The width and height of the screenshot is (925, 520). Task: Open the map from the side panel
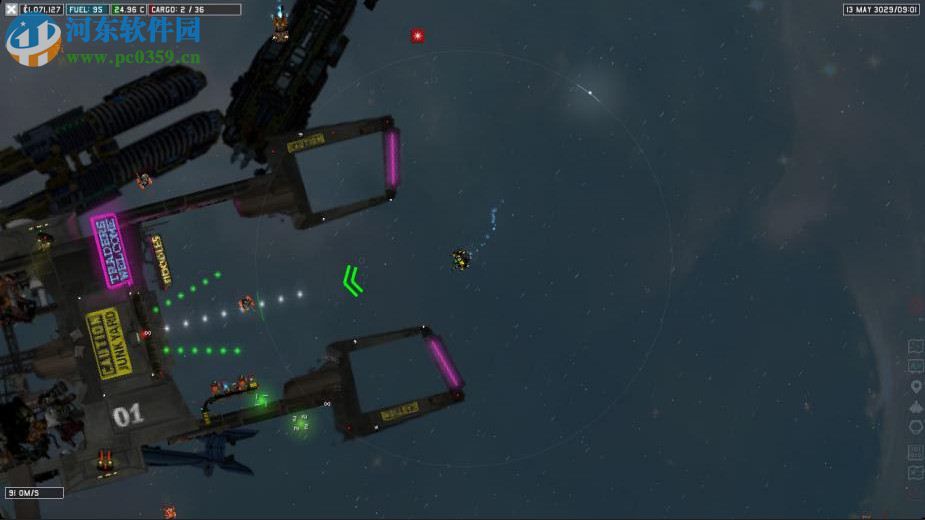click(915, 346)
